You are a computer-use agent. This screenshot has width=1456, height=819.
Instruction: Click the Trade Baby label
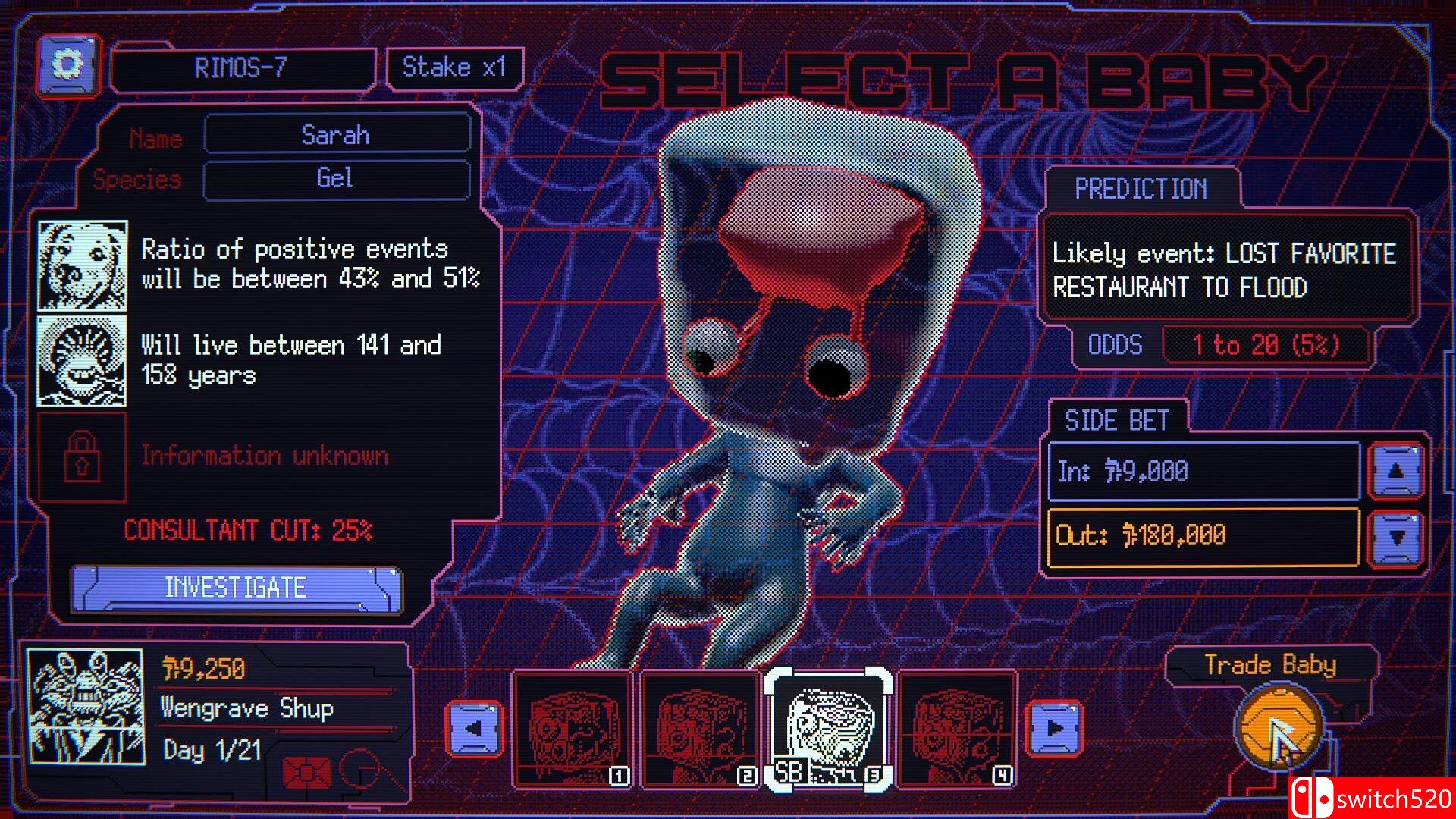click(x=1270, y=665)
